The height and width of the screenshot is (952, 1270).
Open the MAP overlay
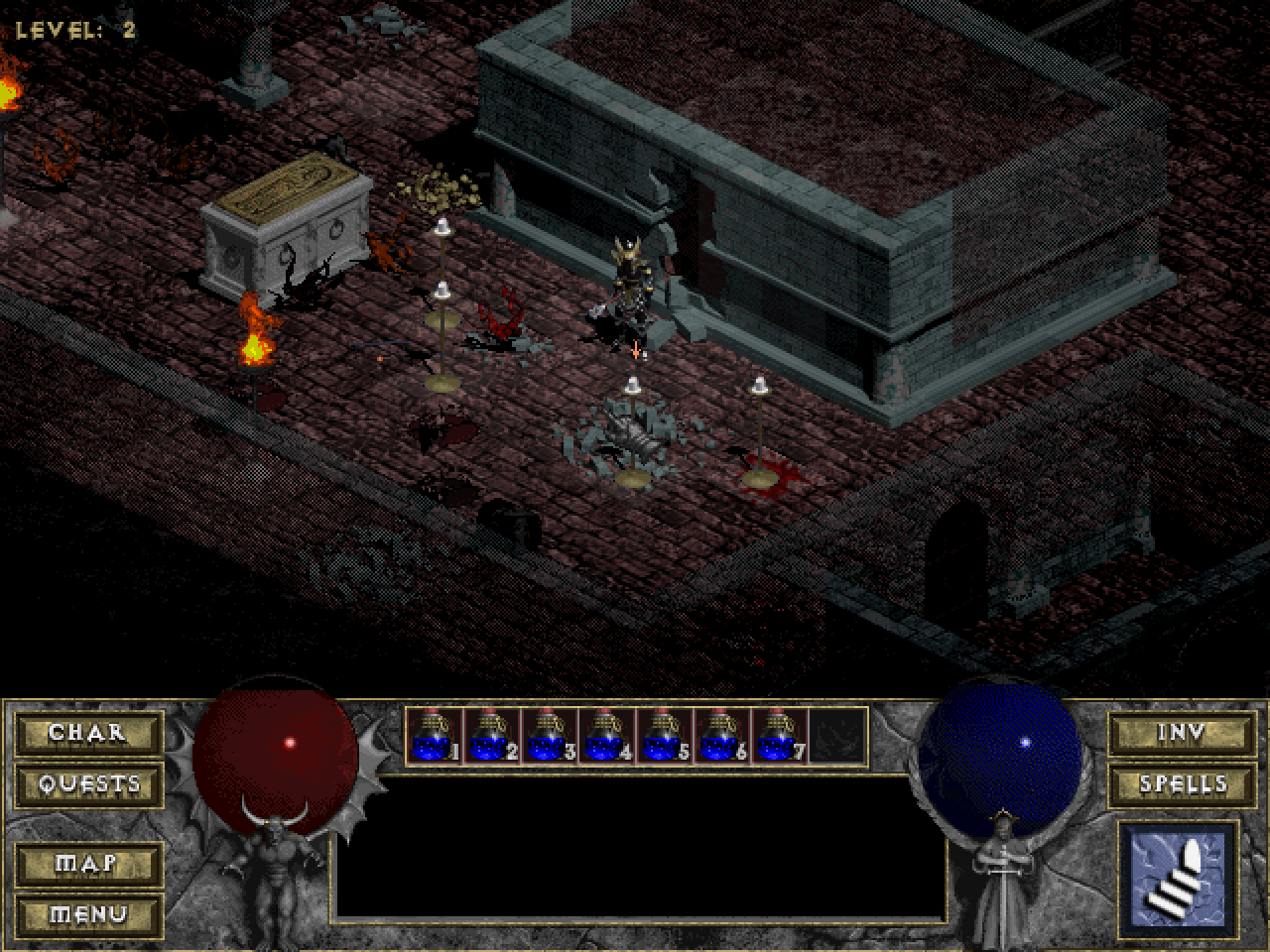click(x=88, y=865)
